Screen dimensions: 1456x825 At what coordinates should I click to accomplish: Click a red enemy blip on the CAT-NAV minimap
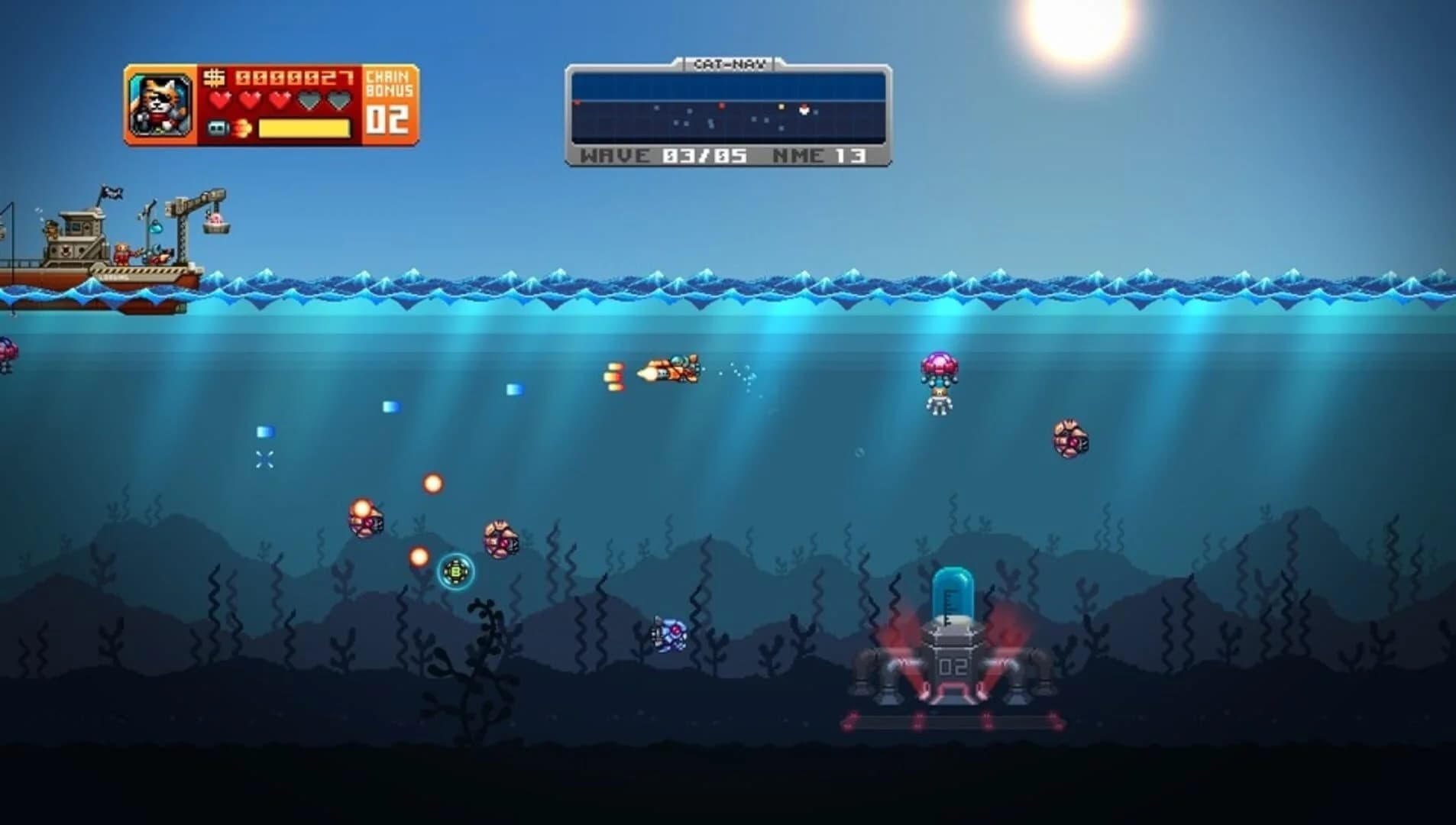coord(721,106)
